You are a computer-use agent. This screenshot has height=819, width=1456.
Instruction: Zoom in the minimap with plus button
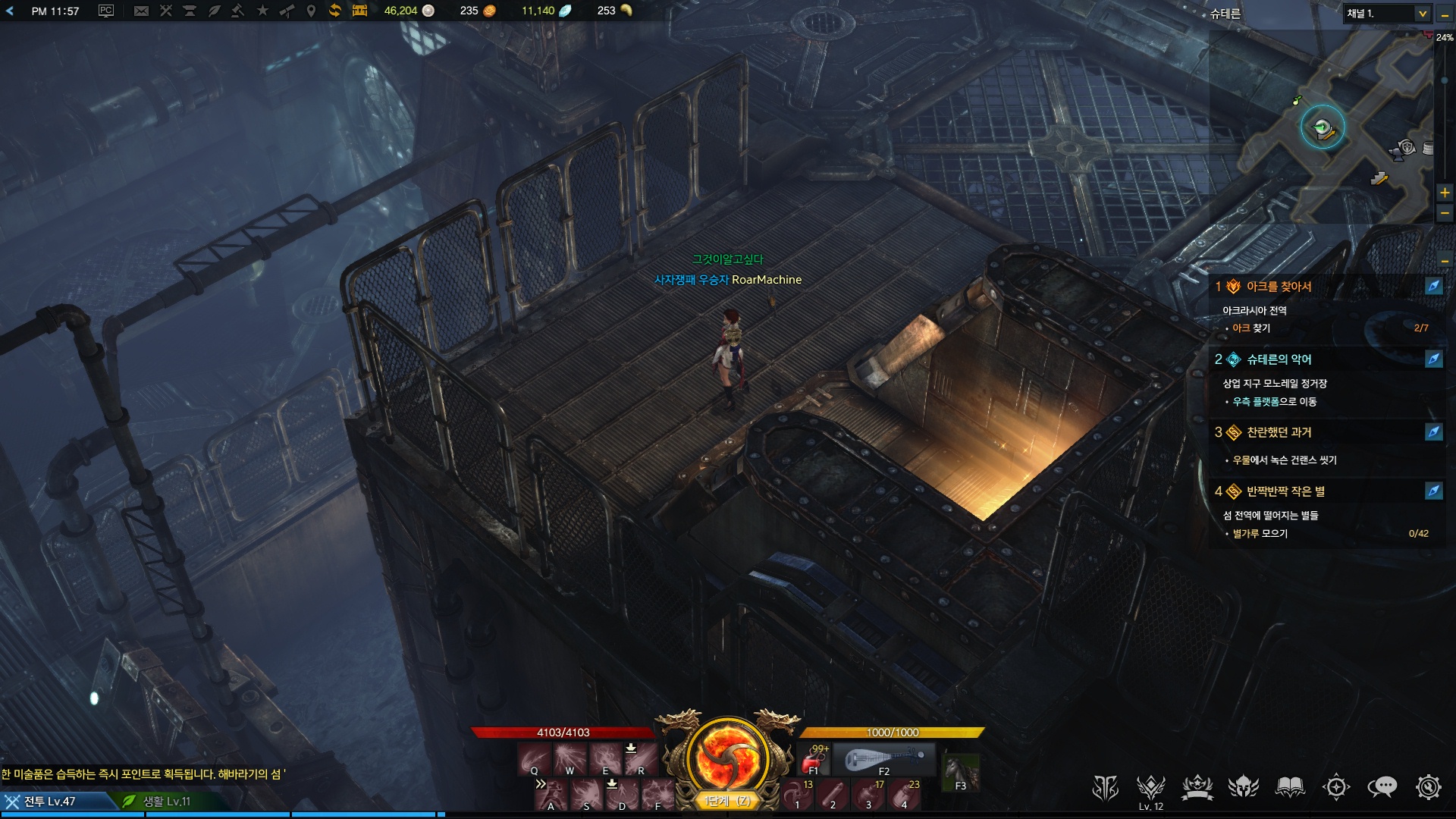coord(1445,193)
